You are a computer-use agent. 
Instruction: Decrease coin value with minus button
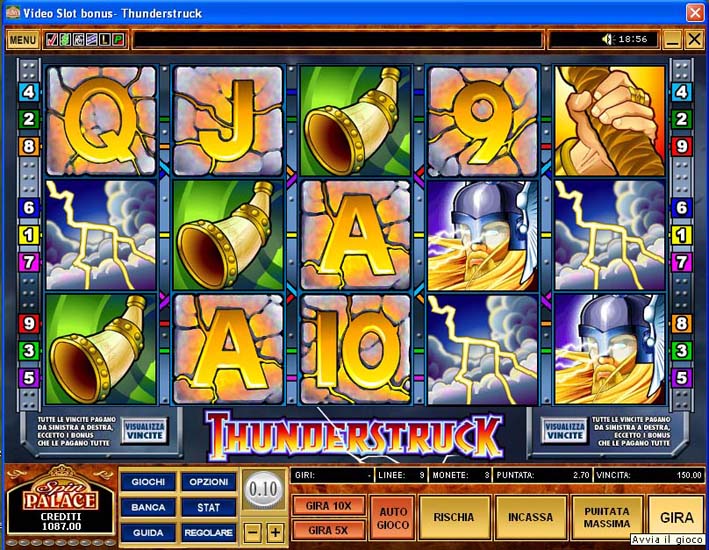click(253, 532)
